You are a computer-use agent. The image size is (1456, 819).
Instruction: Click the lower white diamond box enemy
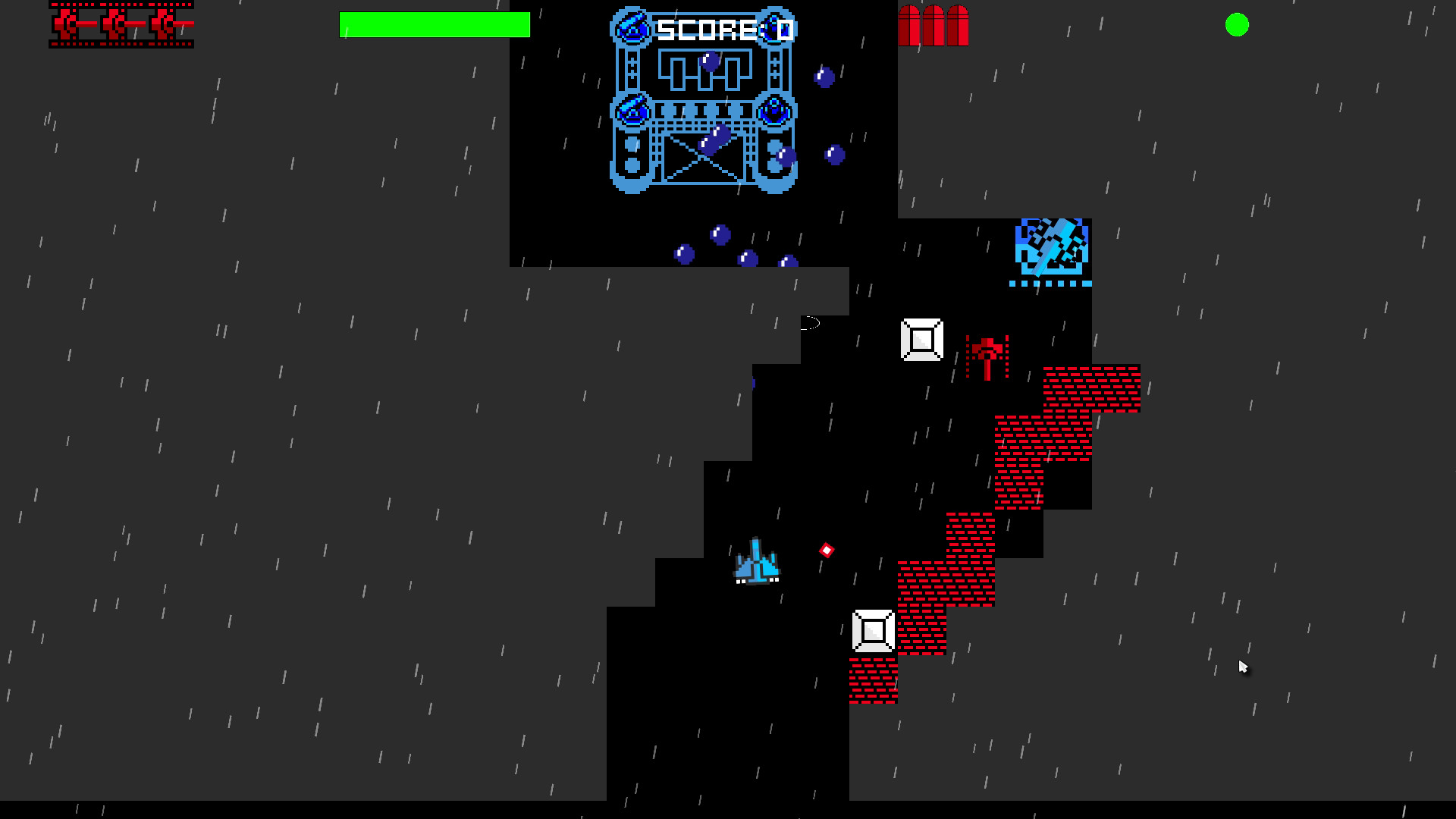point(873,630)
